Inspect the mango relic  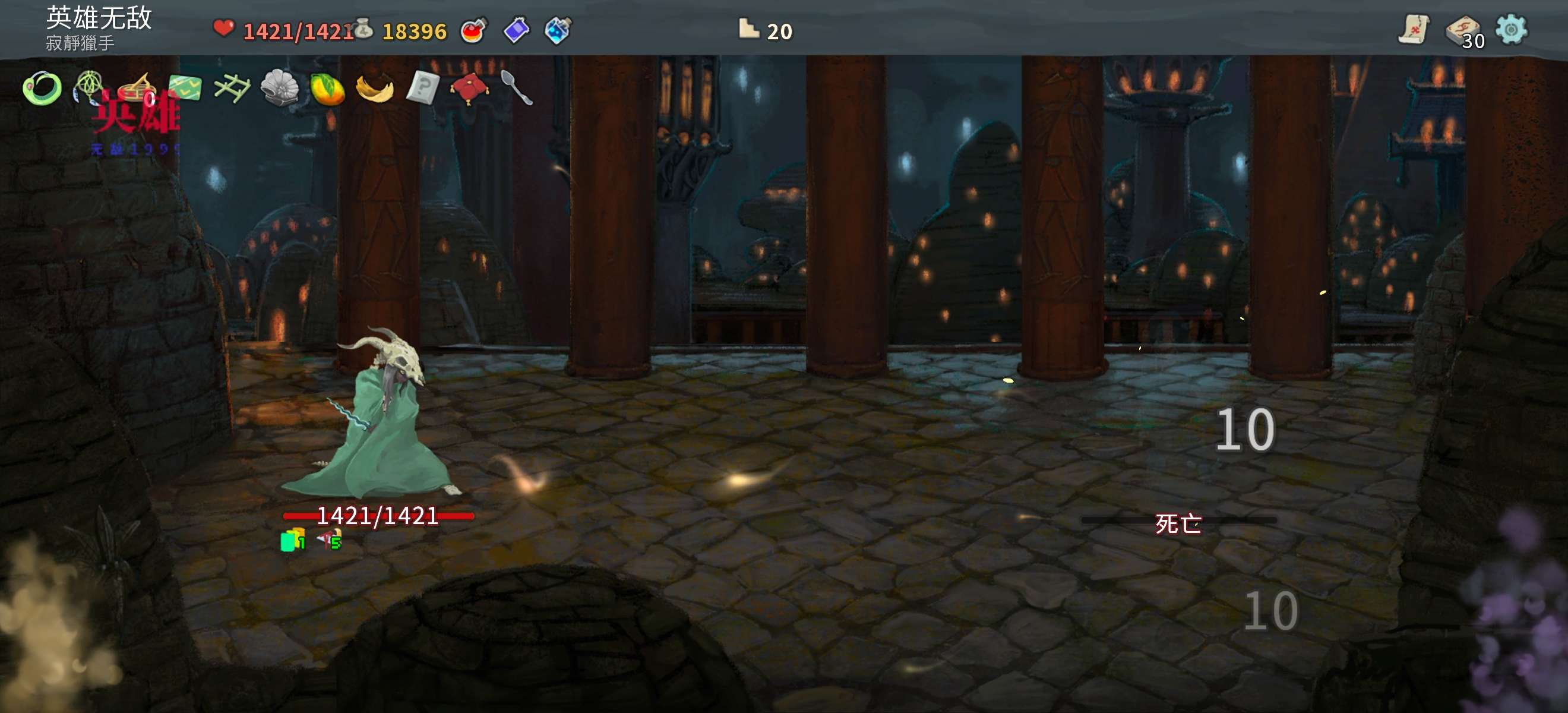point(327,90)
